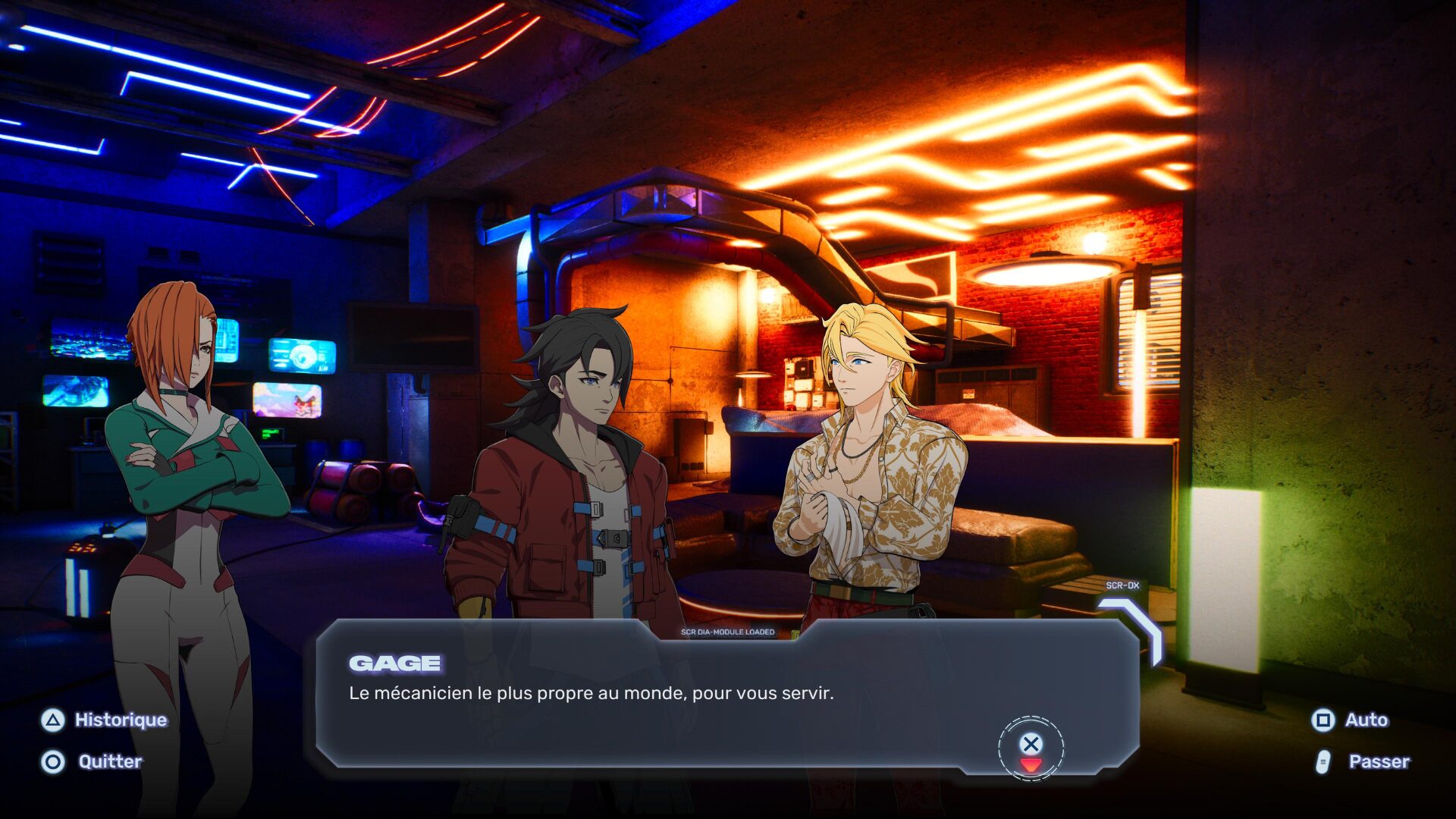The image size is (1456, 819).
Task: Toggle Auto dialogue mode
Action: pos(1351,720)
